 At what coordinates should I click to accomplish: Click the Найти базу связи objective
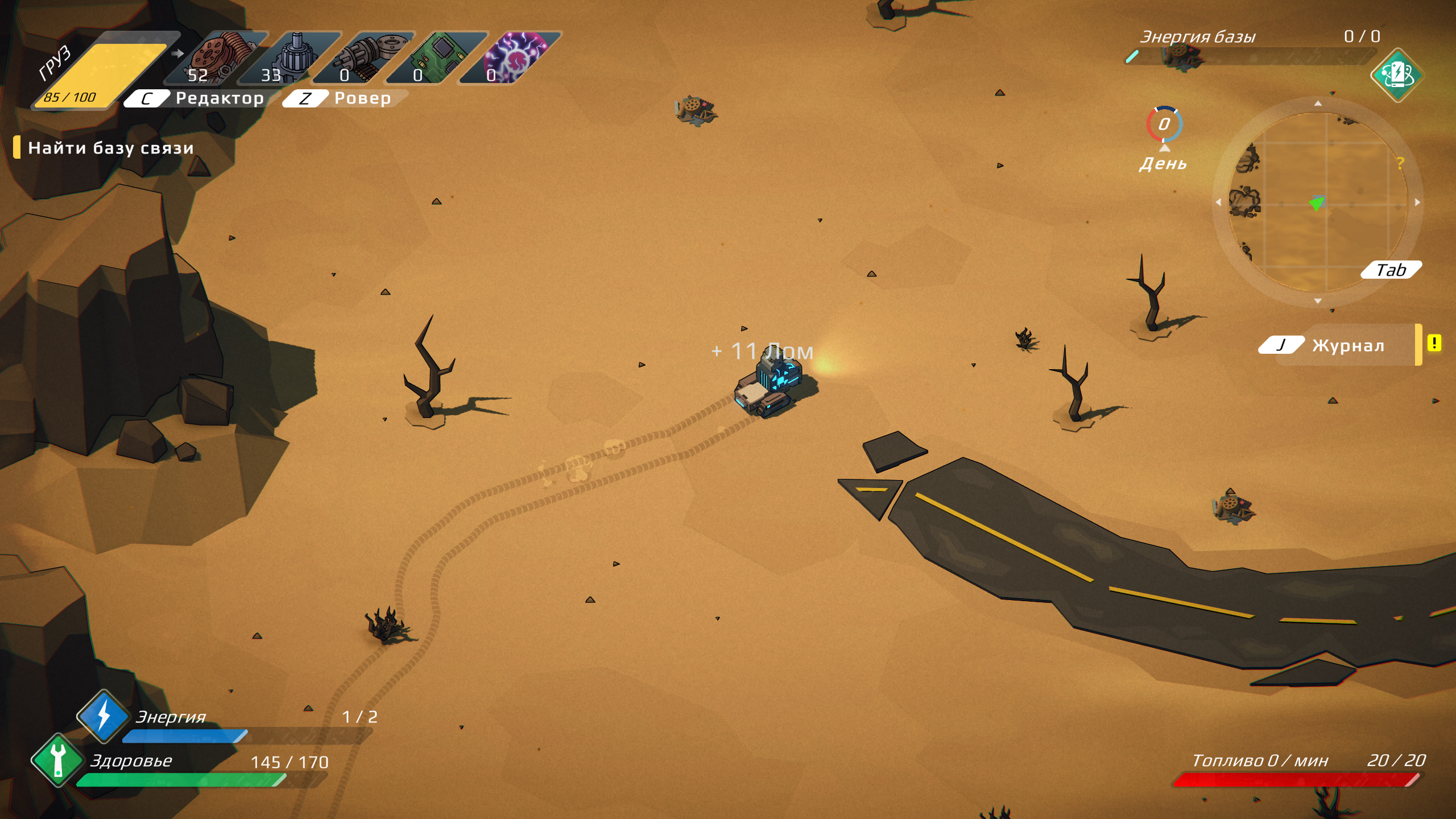[110, 148]
